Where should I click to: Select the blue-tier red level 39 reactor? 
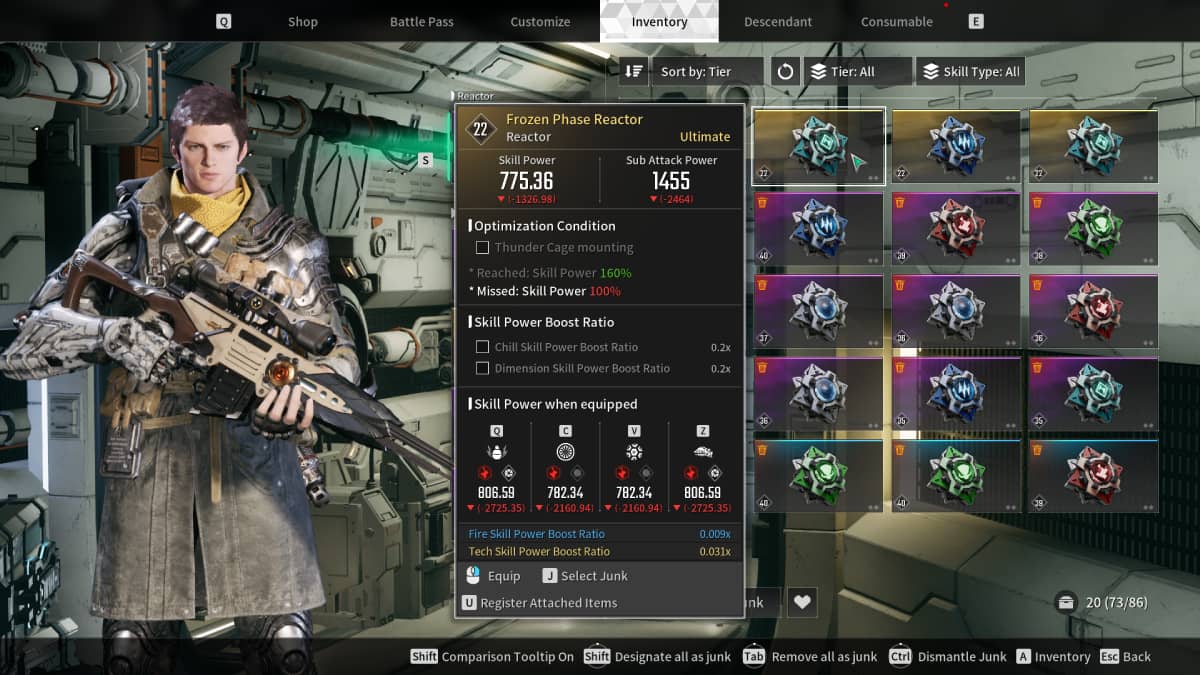point(1093,477)
